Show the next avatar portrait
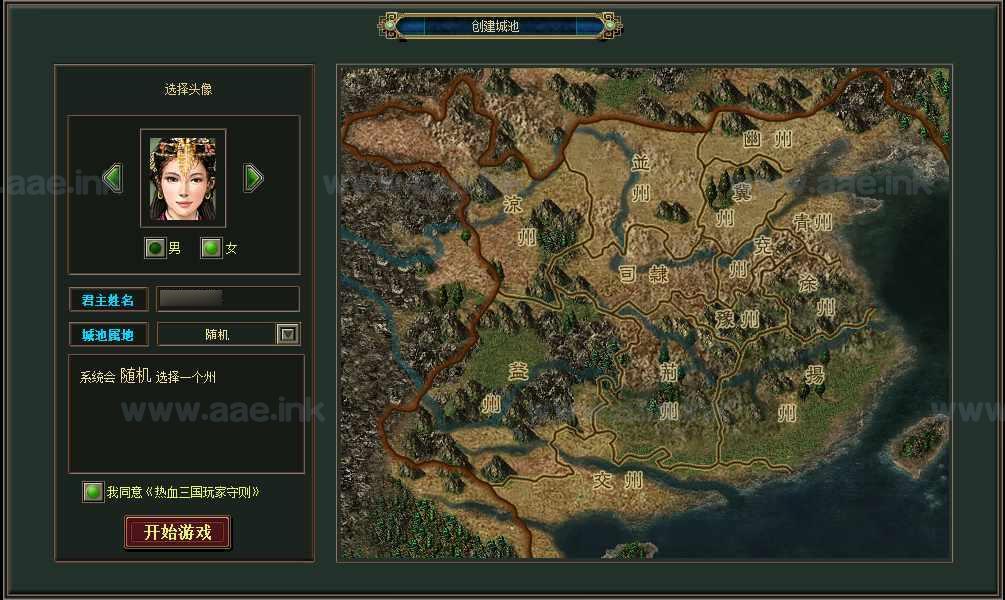Screen dimensions: 1005x600 (254, 178)
